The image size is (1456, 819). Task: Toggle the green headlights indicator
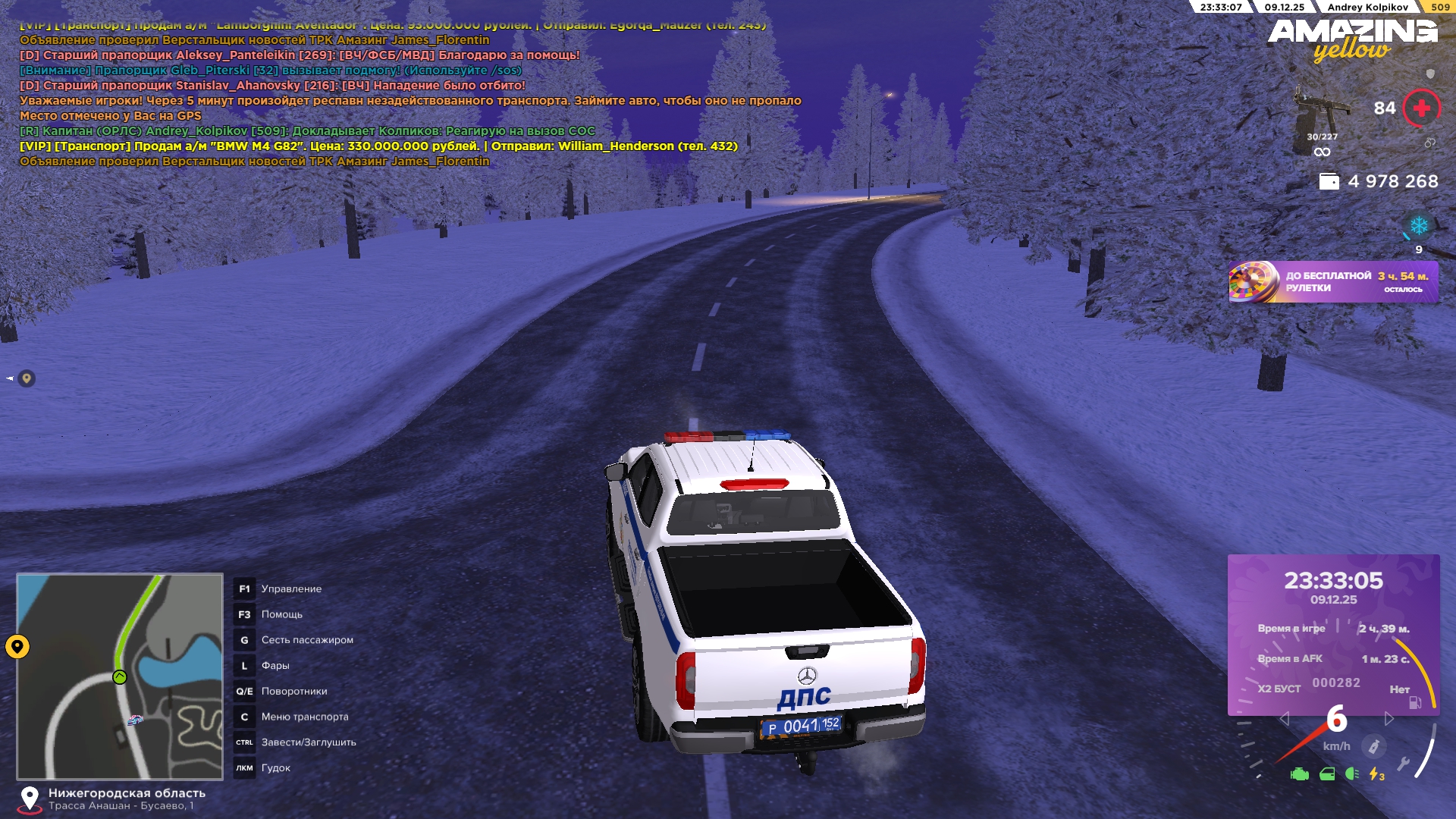(1351, 774)
